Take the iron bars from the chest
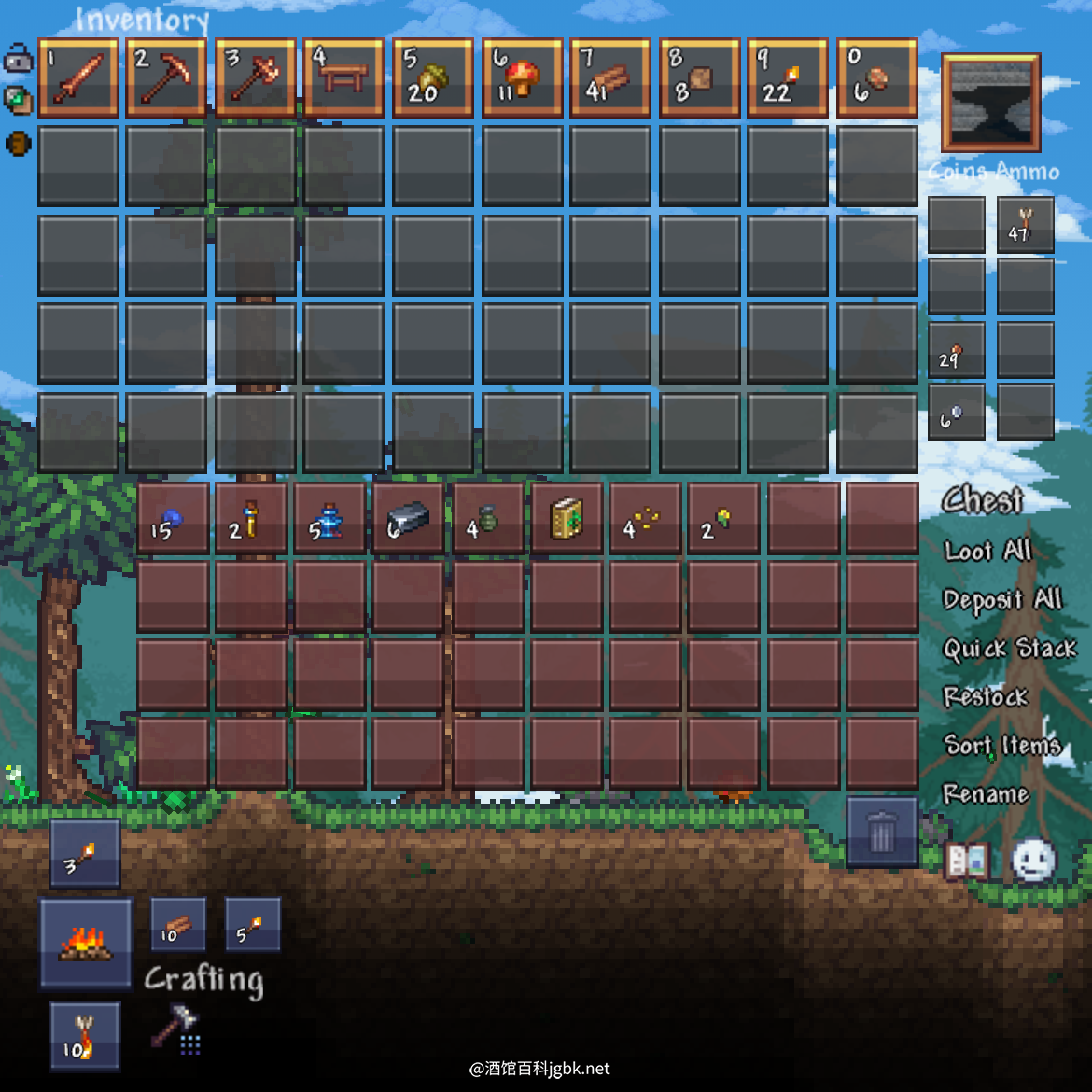This screenshot has height=1092, width=1092. point(408,519)
